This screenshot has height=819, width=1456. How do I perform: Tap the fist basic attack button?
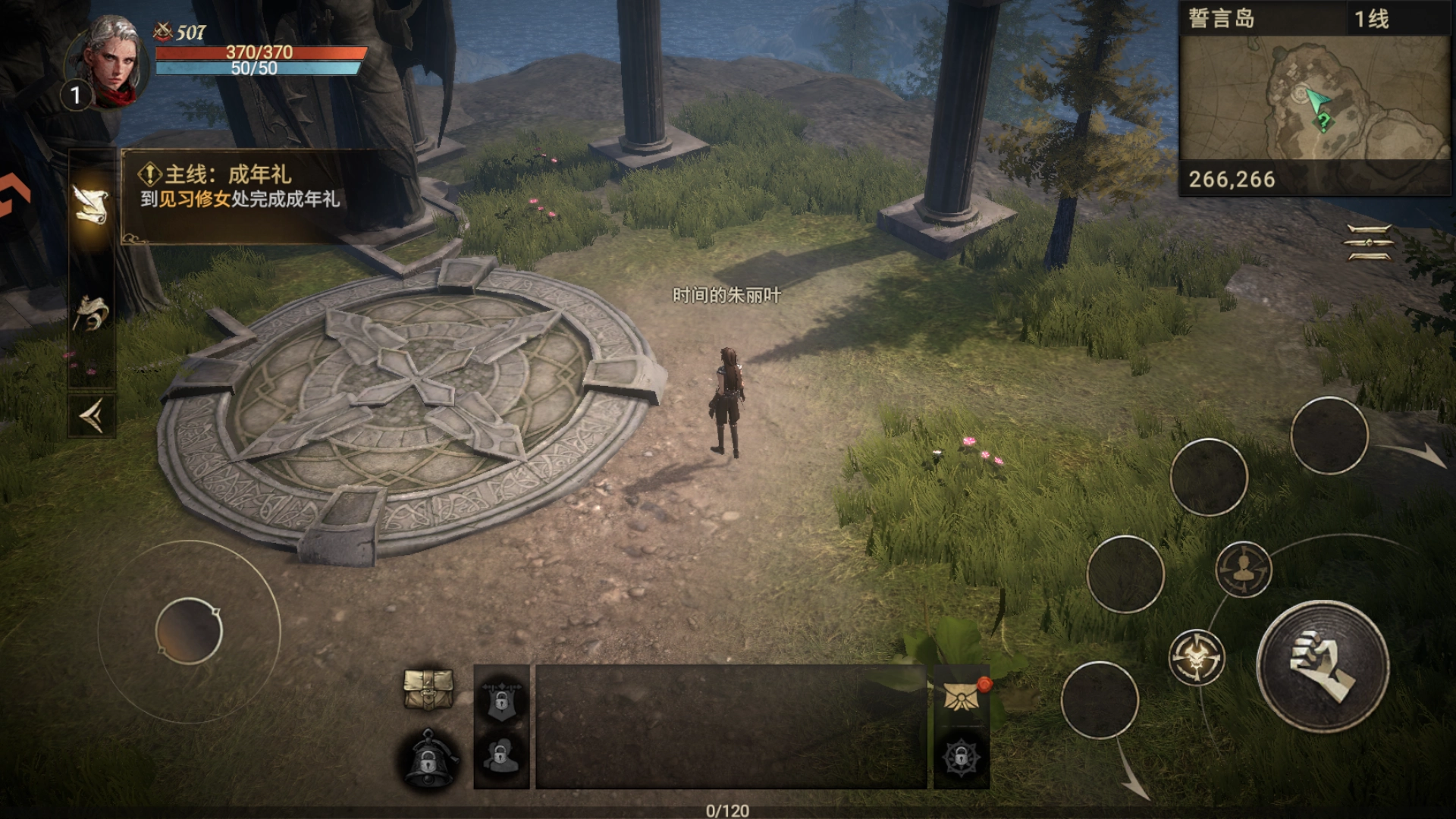pyautogui.click(x=1323, y=665)
